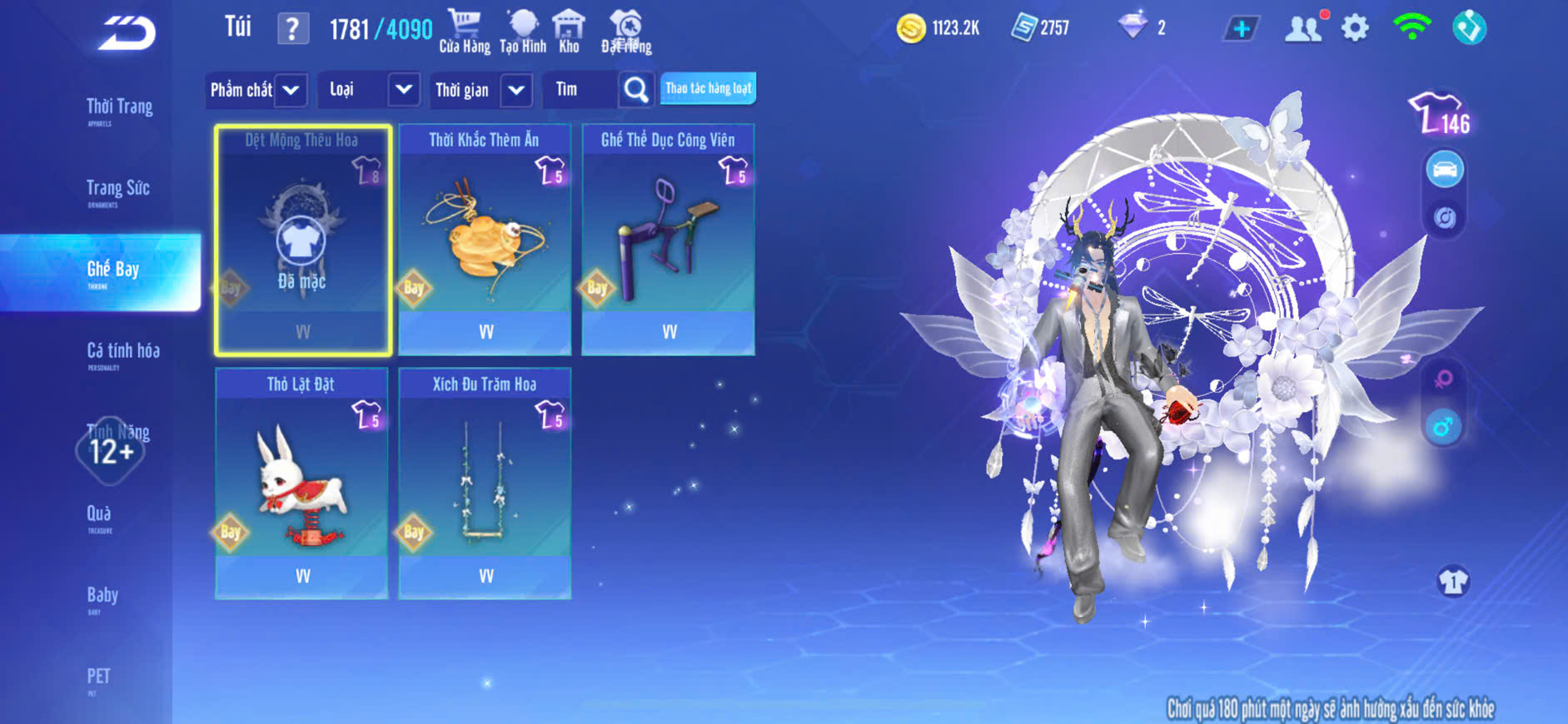This screenshot has width=1568, height=724.
Task: Switch to Thời Trang tab
Action: [x=119, y=108]
